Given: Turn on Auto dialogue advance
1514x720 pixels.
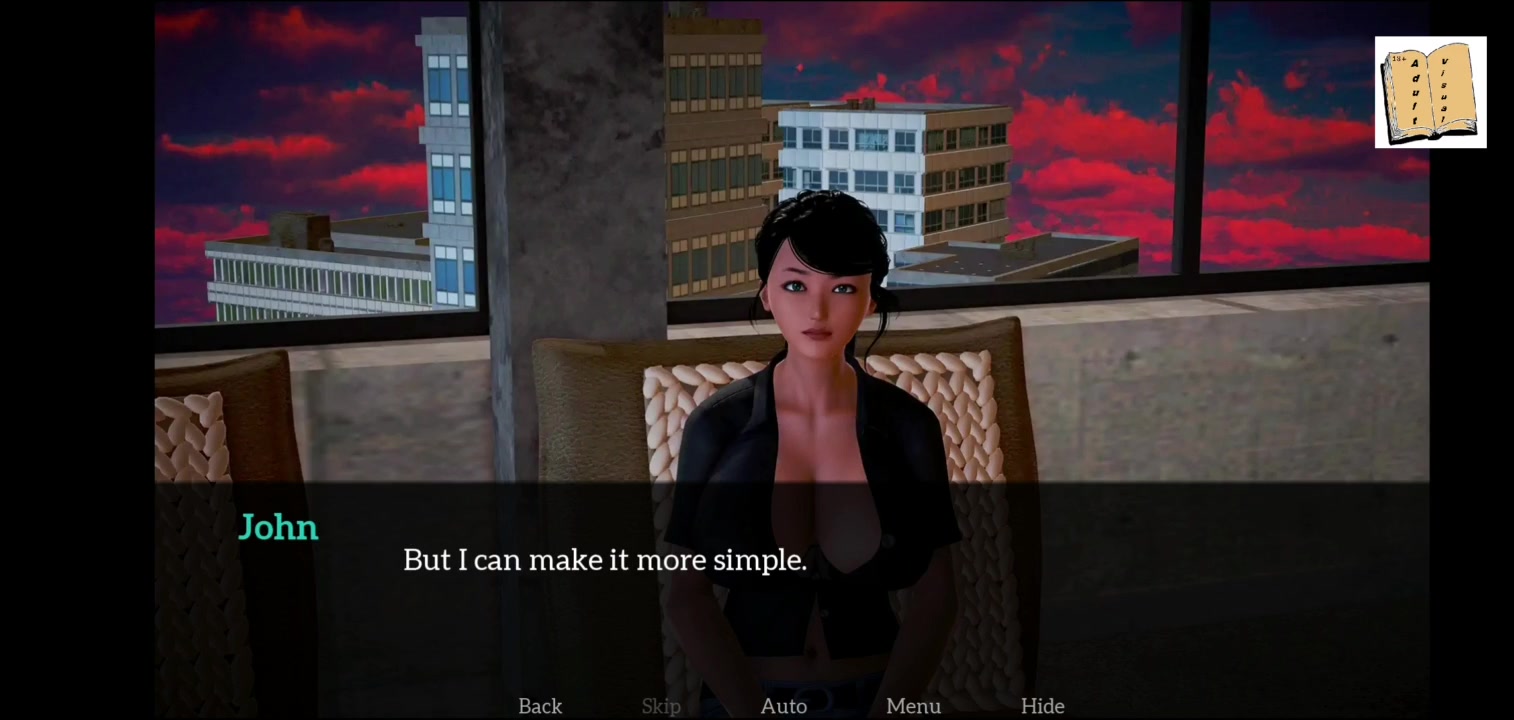Looking at the screenshot, I should [x=784, y=706].
